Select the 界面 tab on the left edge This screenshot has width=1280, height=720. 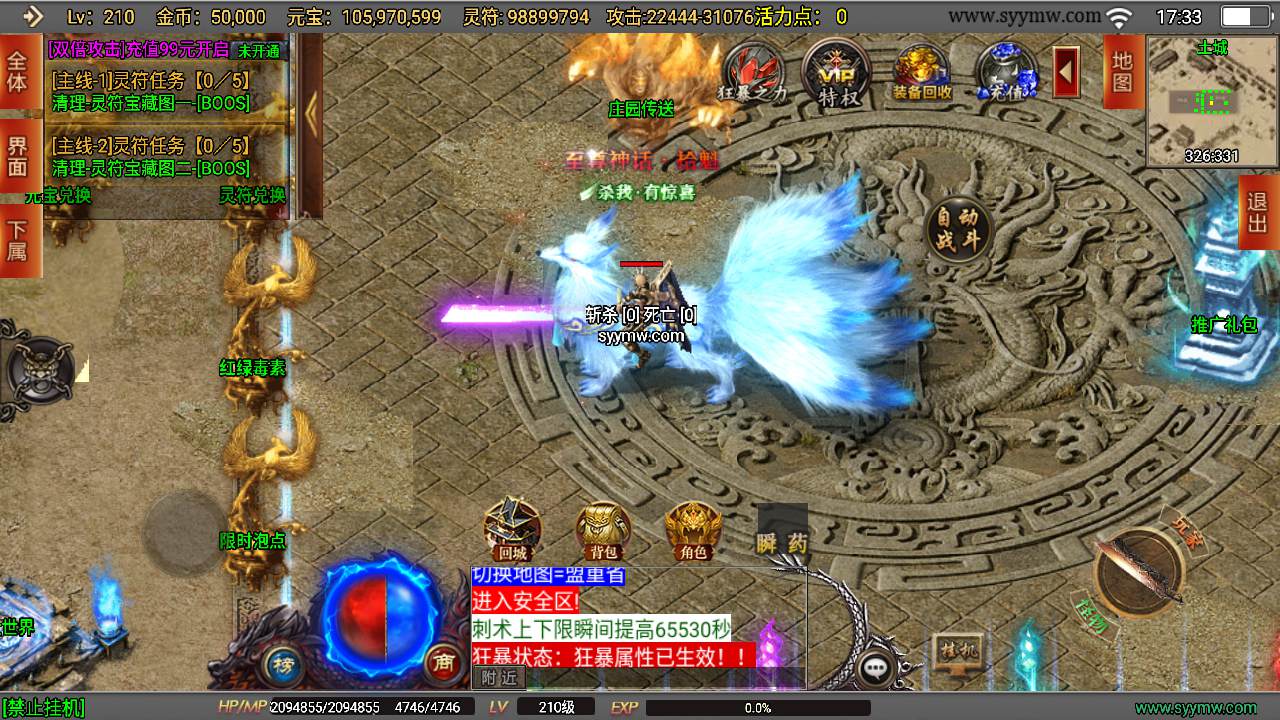[18, 156]
